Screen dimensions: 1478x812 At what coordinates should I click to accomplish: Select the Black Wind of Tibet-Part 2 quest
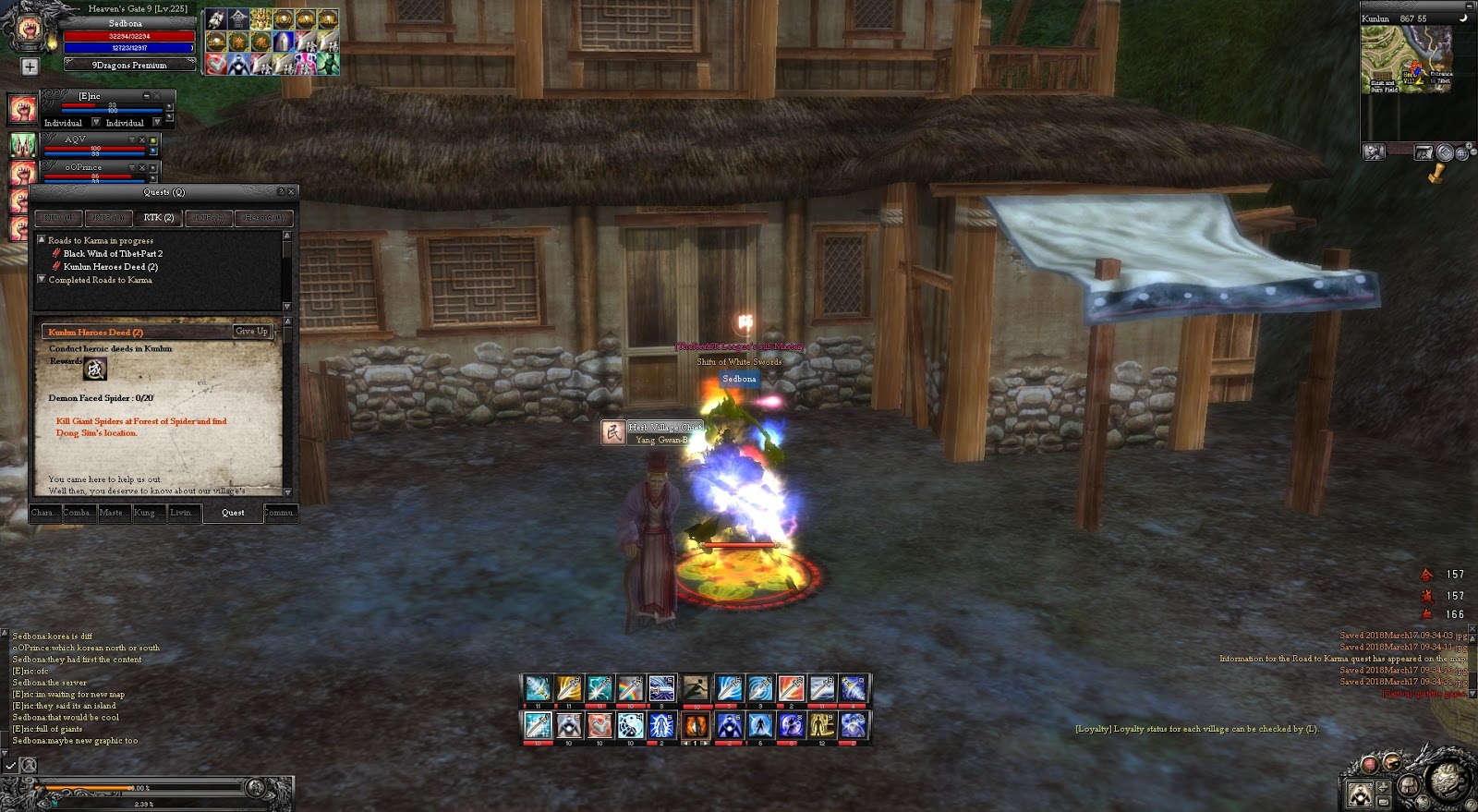pos(113,253)
